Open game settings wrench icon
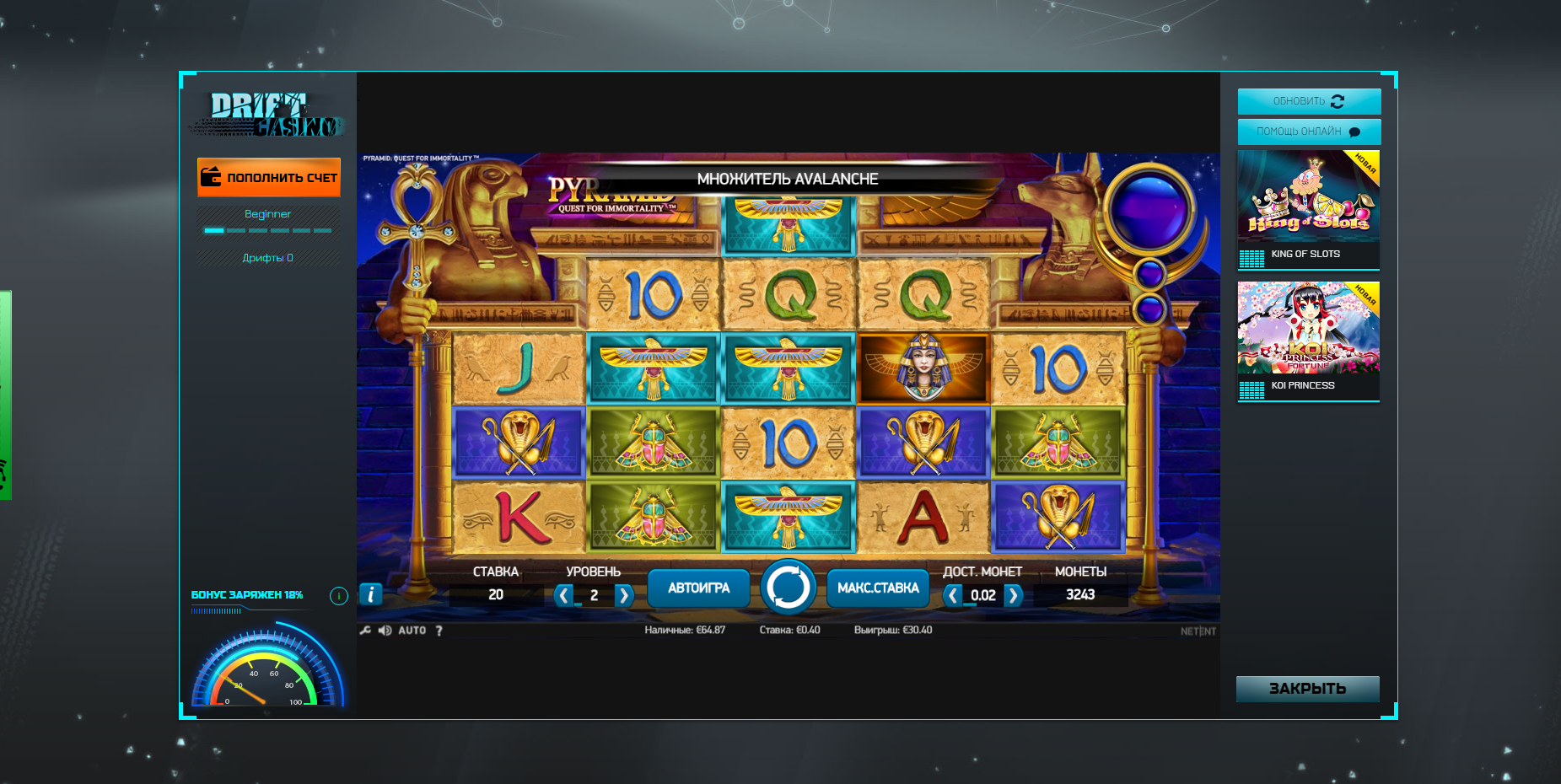 365,631
